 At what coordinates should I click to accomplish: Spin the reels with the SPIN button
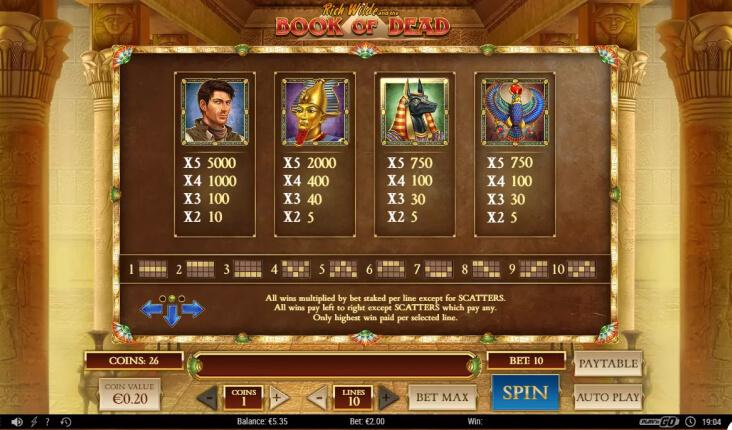coord(525,393)
